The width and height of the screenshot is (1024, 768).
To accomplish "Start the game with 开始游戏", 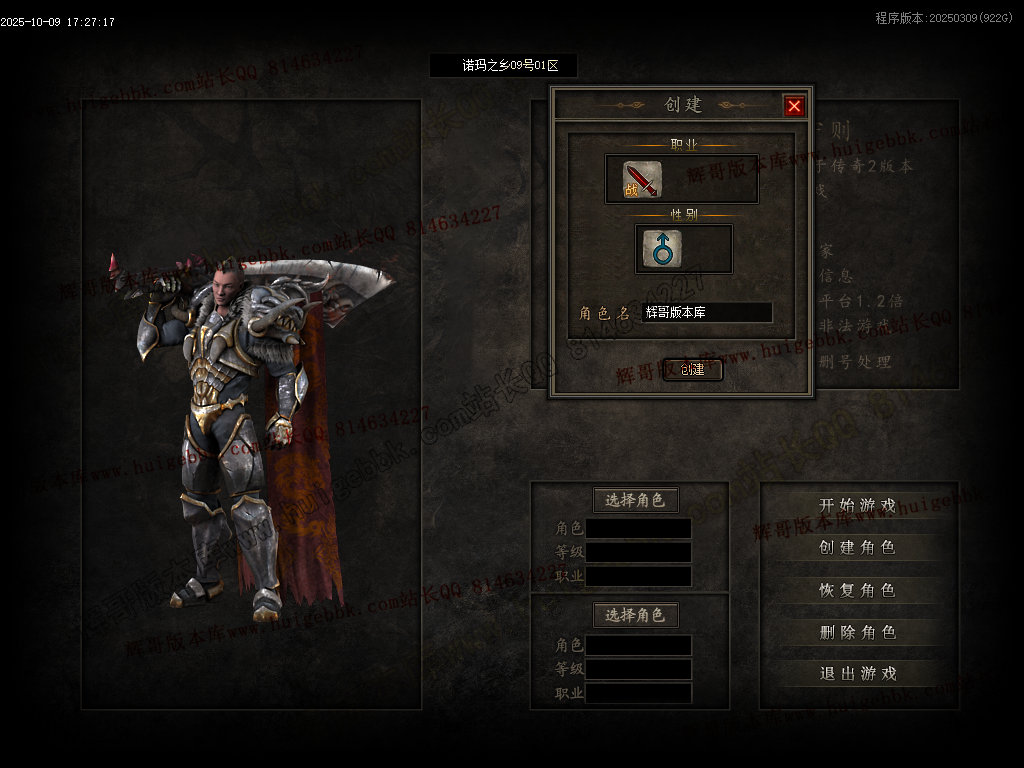I will point(857,505).
